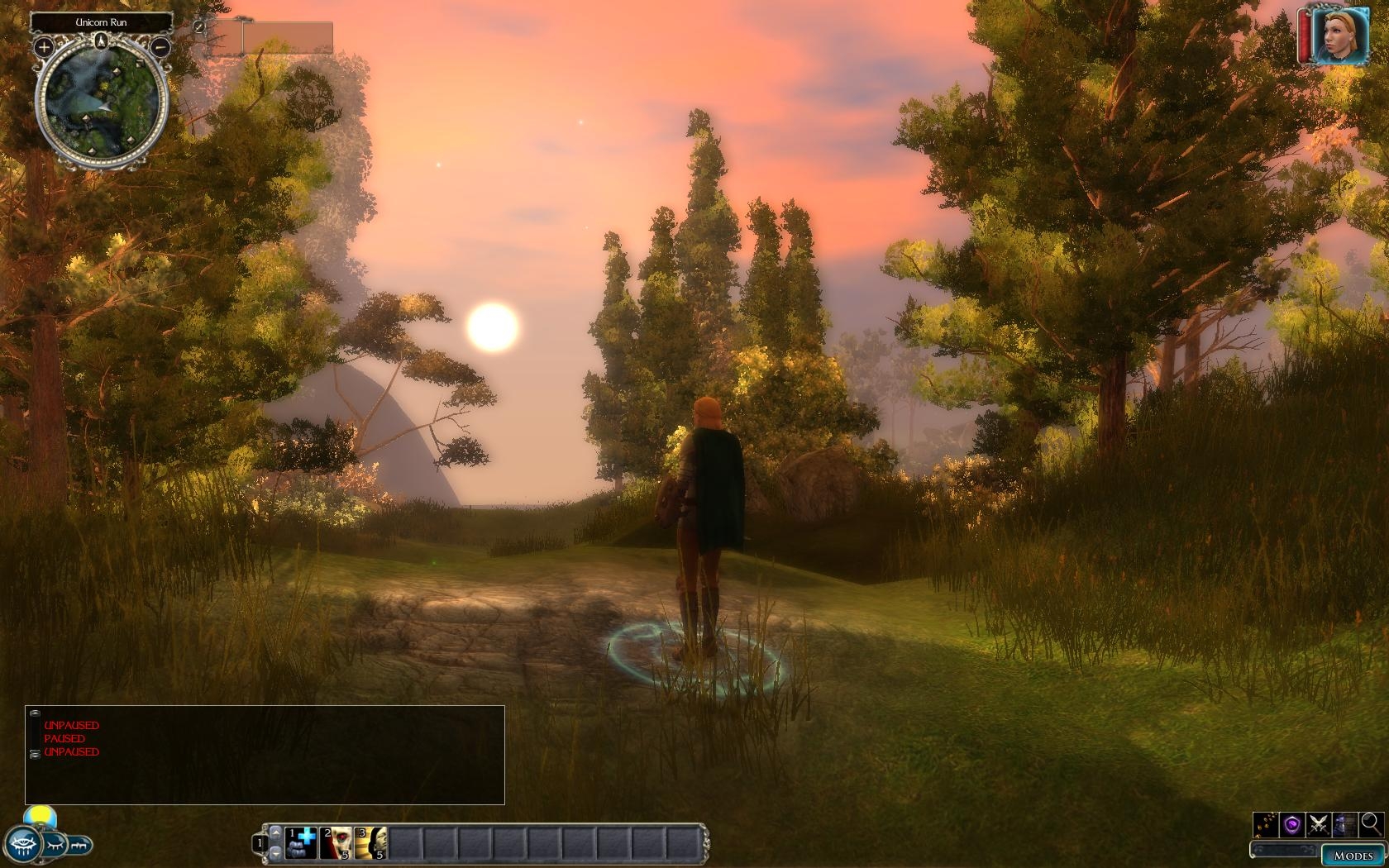Zoom in the minimap with the plus button

click(x=44, y=48)
